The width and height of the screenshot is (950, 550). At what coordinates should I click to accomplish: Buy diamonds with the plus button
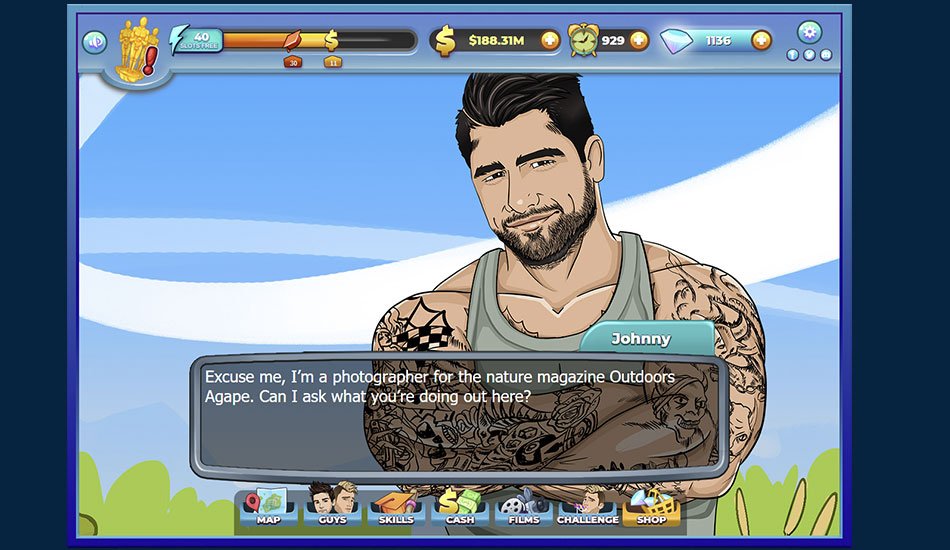(x=761, y=41)
